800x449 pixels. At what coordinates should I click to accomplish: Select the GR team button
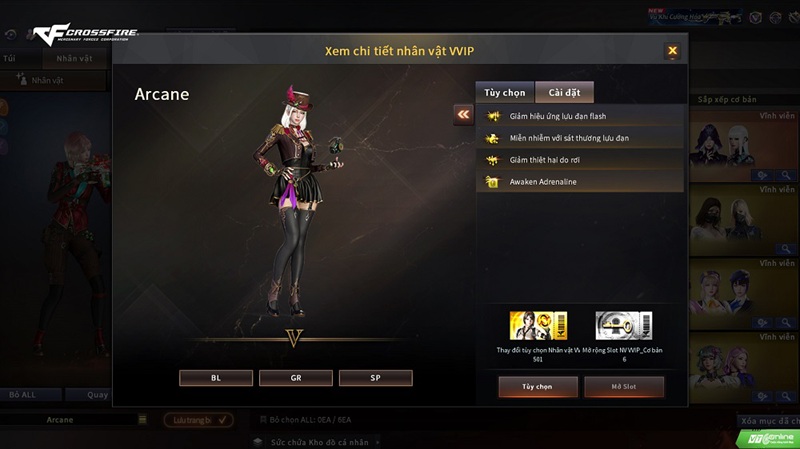[296, 378]
